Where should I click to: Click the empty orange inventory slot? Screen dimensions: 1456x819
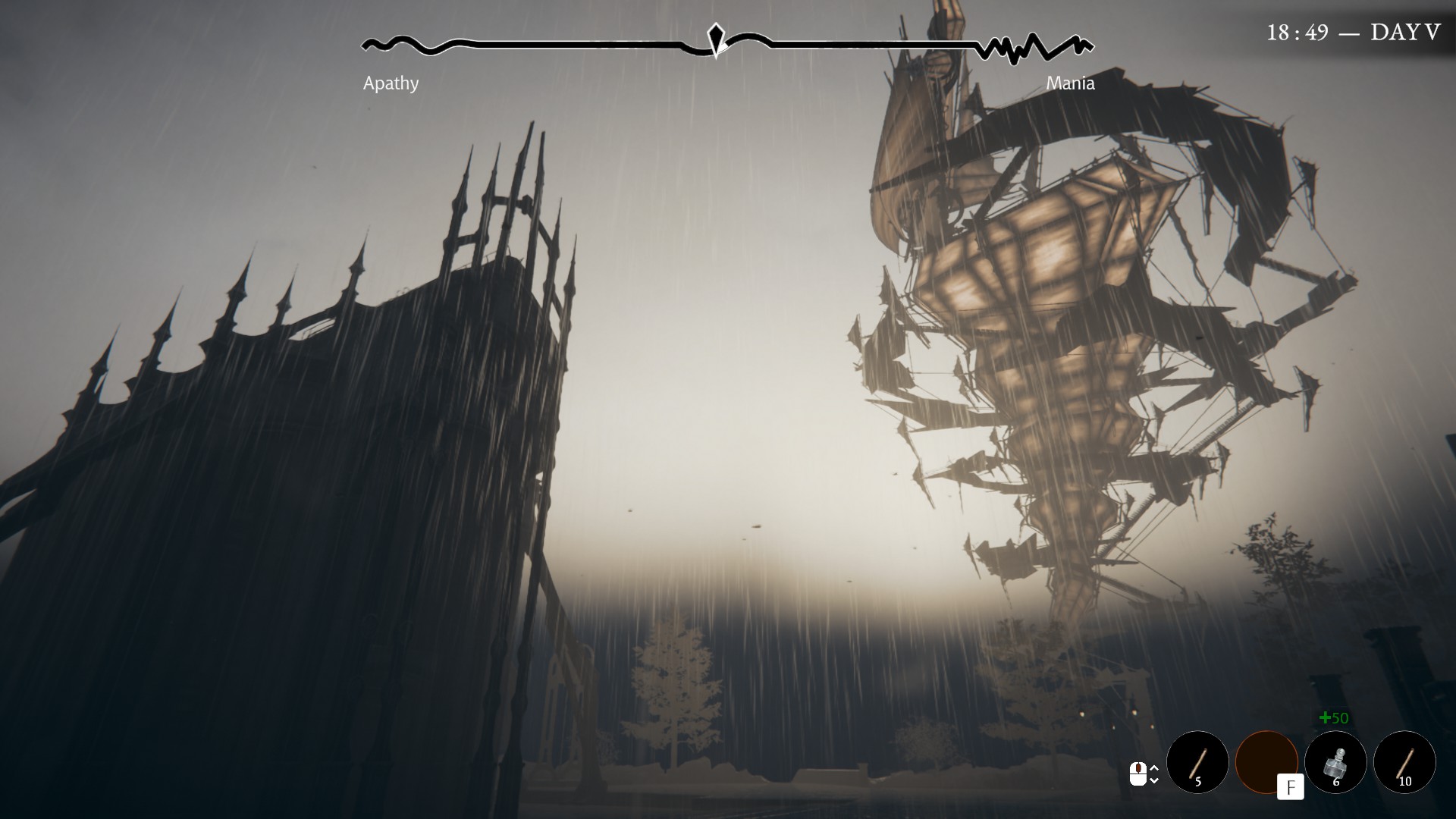(x=1269, y=761)
